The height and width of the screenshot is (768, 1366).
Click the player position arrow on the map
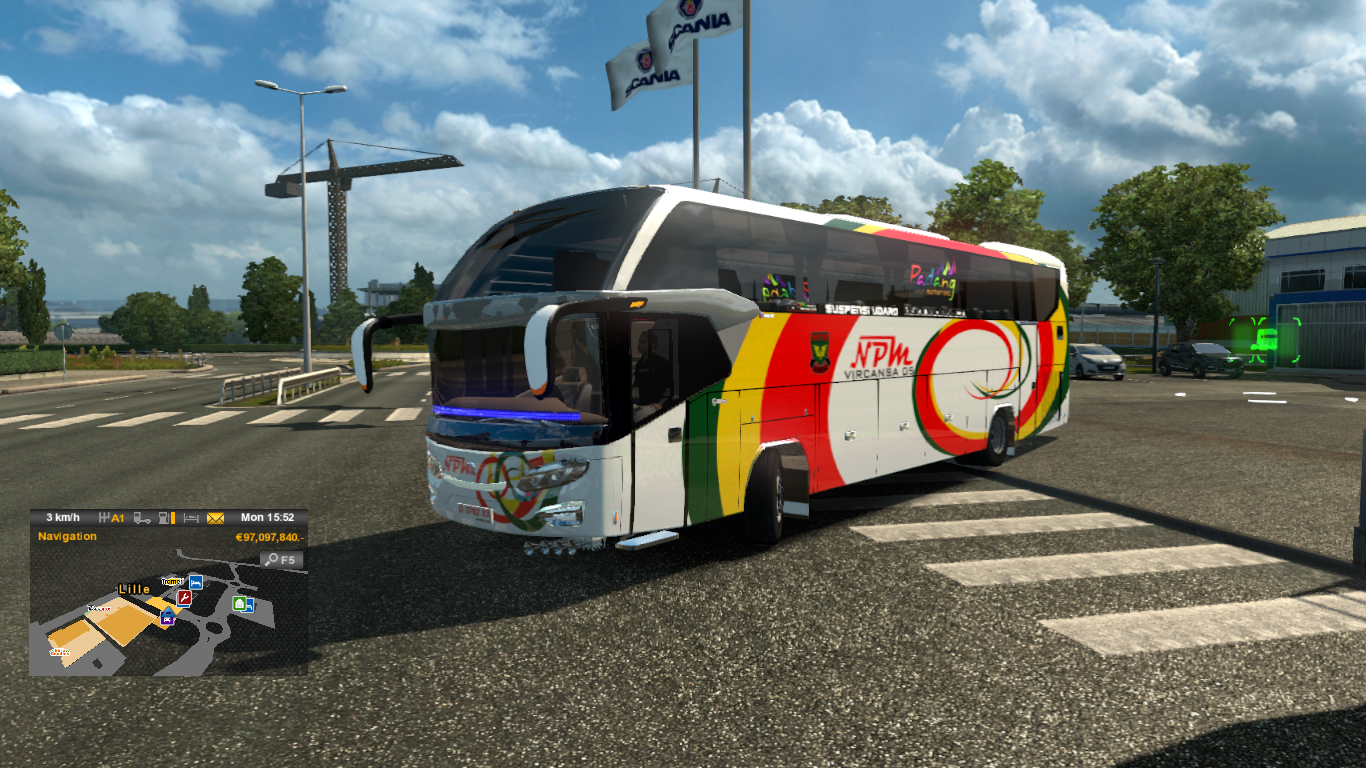pos(168,612)
